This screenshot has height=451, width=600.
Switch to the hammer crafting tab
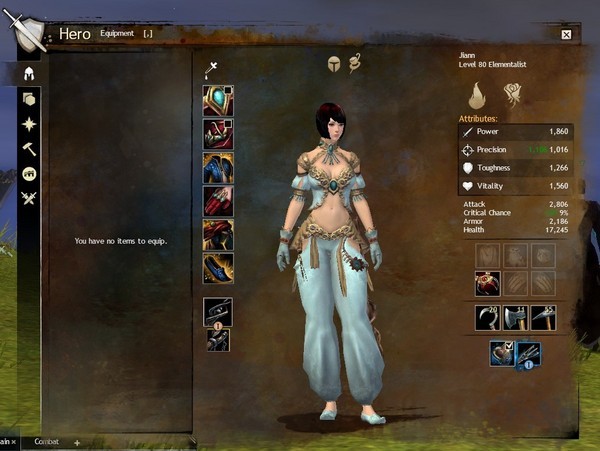pos(29,148)
